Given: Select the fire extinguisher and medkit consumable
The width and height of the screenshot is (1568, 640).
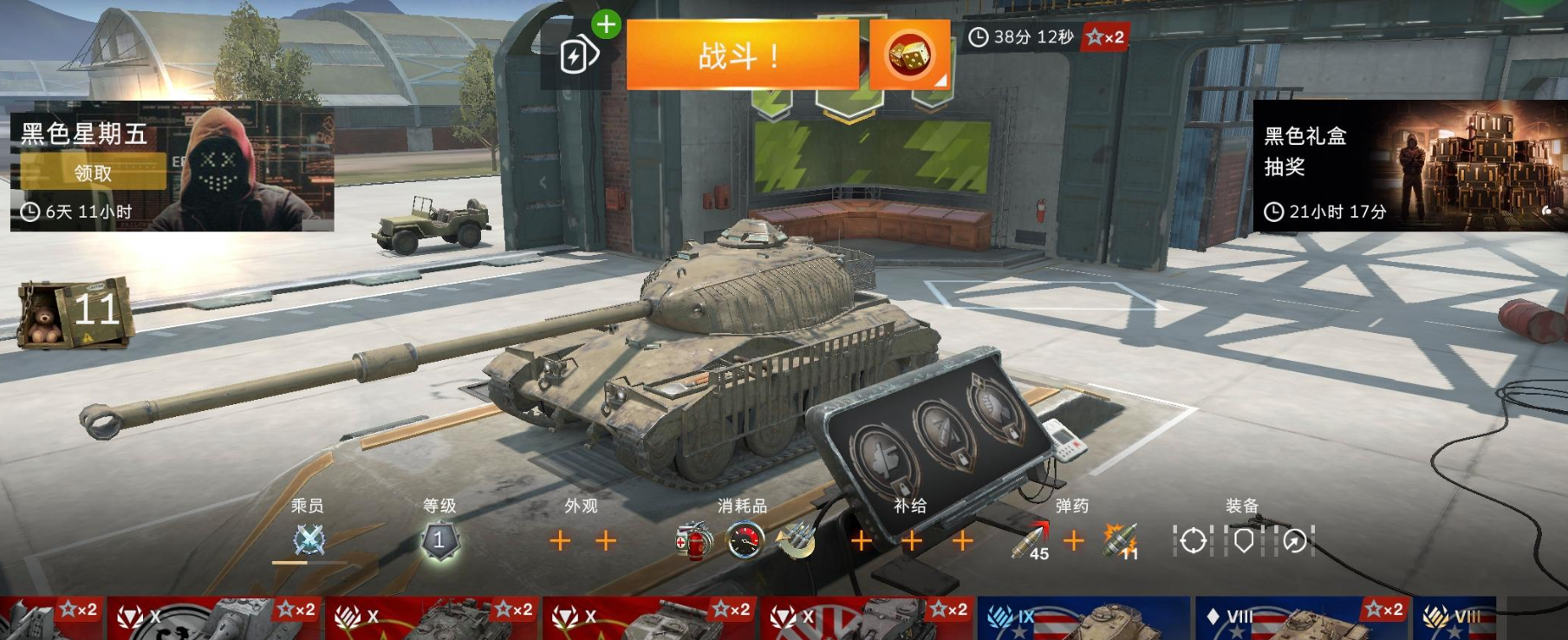Looking at the screenshot, I should click(x=693, y=541).
